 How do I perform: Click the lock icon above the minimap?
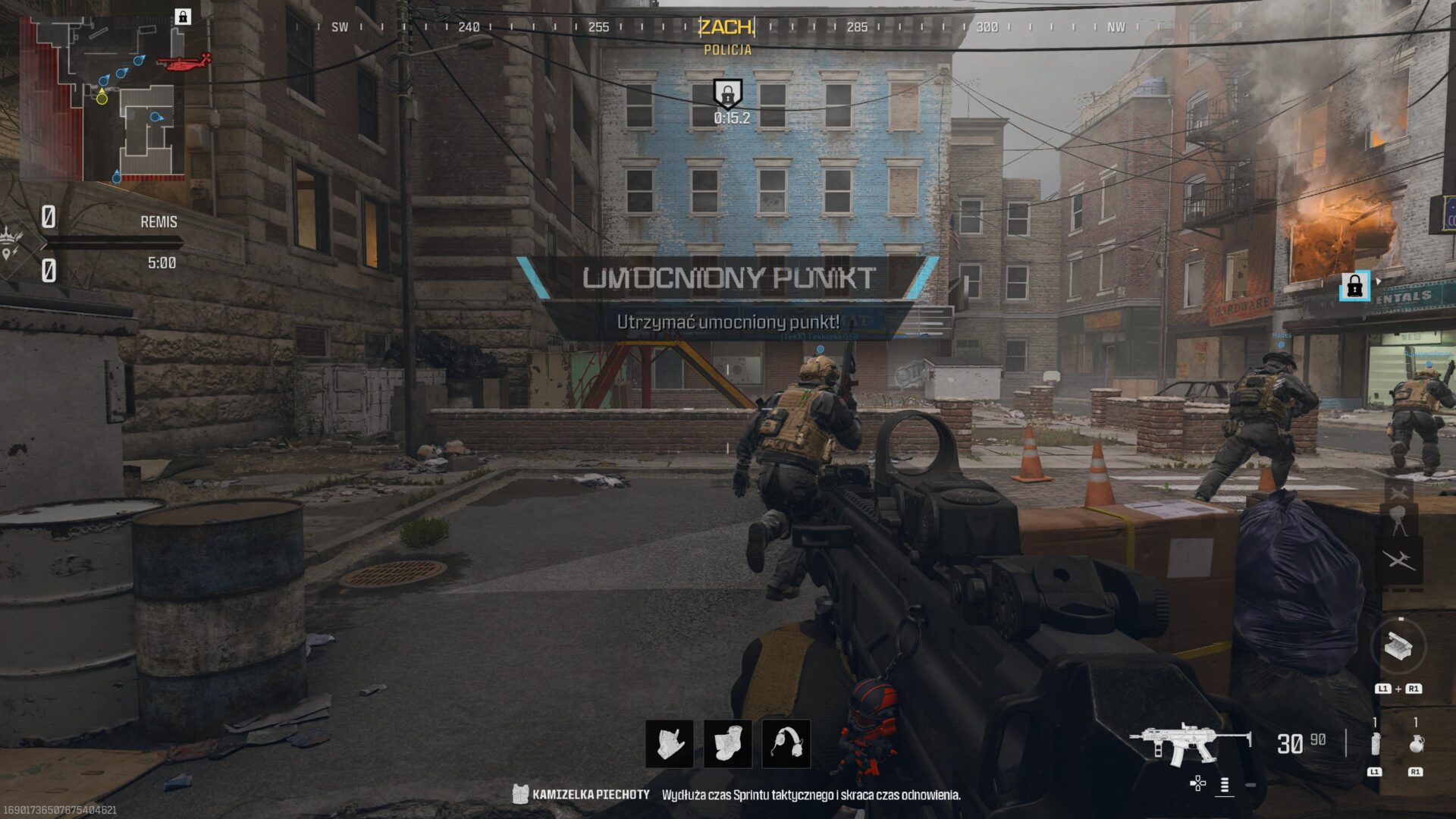point(183,17)
